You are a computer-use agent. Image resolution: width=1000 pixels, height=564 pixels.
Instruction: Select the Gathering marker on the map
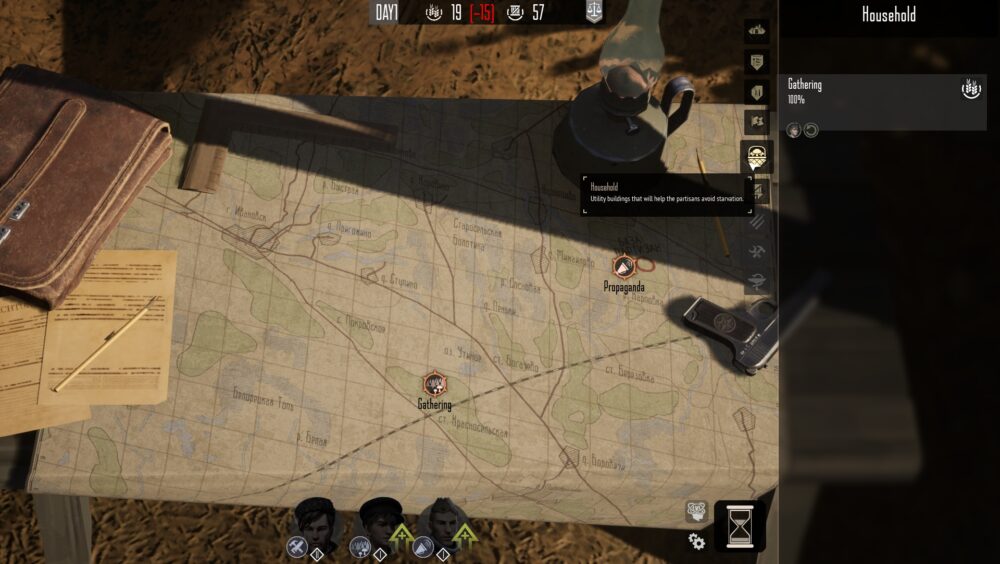click(x=434, y=383)
